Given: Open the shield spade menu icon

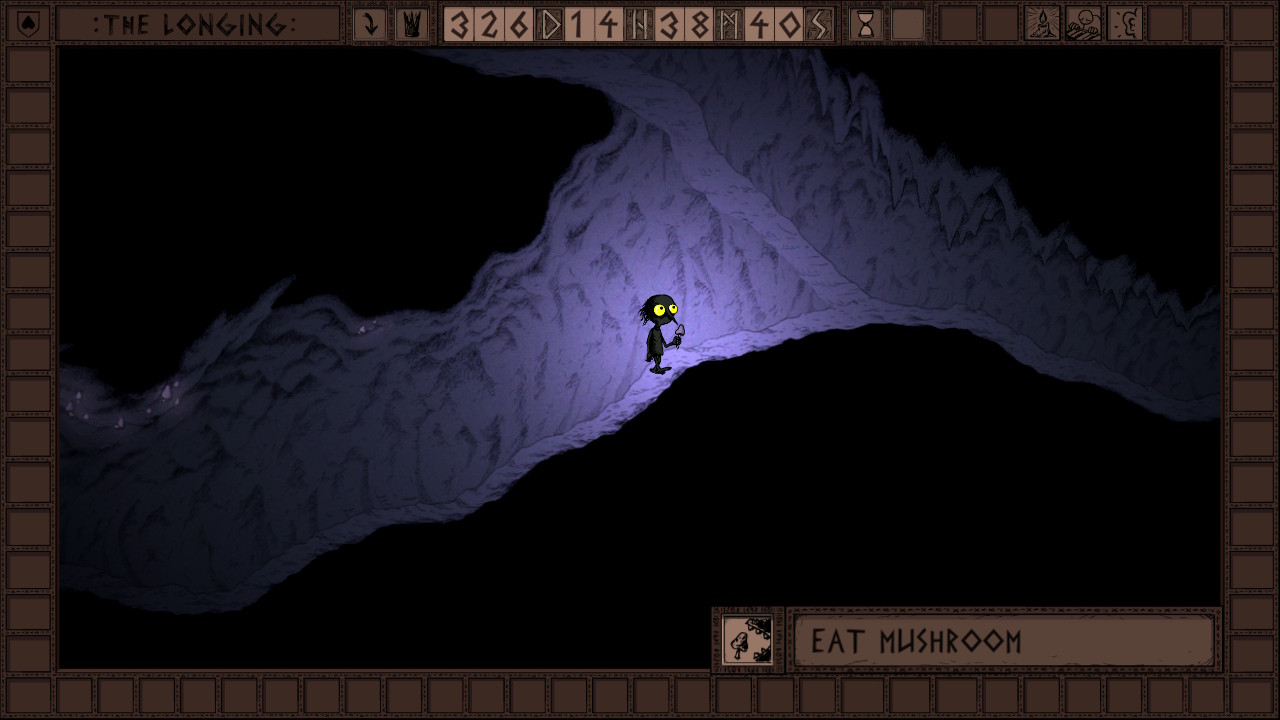Looking at the screenshot, I should click(x=28, y=24).
